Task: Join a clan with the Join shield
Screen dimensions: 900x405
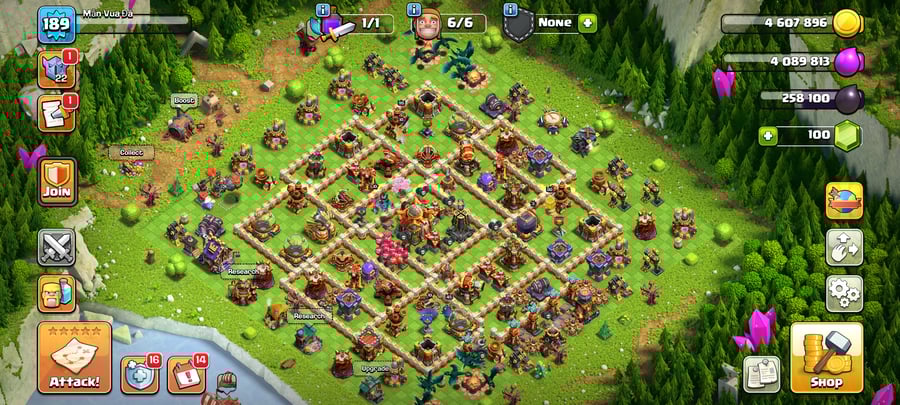Action: pos(57,181)
